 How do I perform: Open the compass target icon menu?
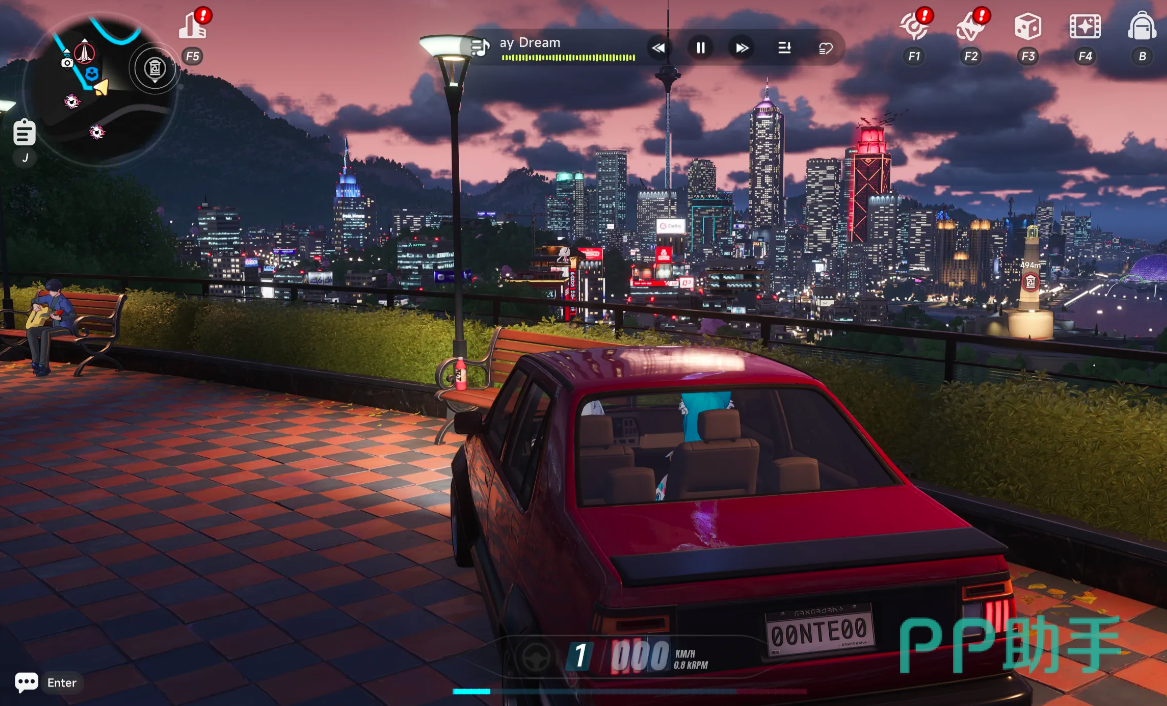point(913,27)
